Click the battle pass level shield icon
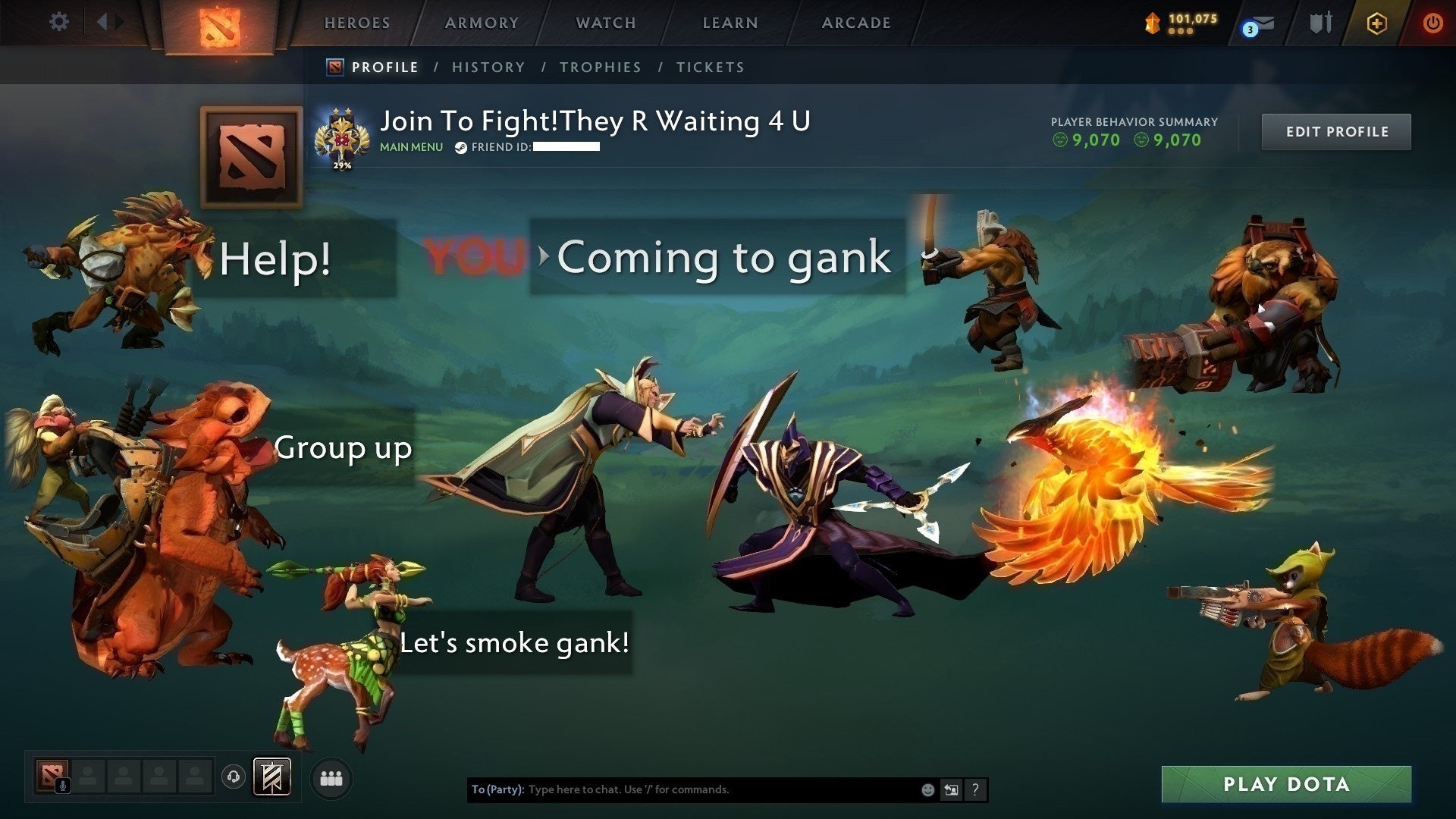Screen dimensions: 1456x819 click(1151, 23)
